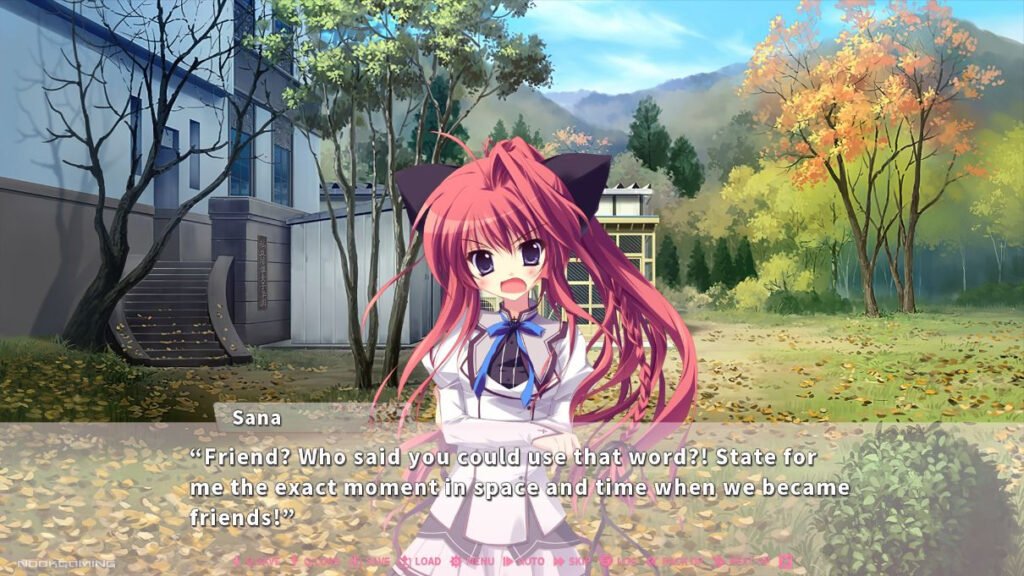Open the LOAD screen

(420, 561)
